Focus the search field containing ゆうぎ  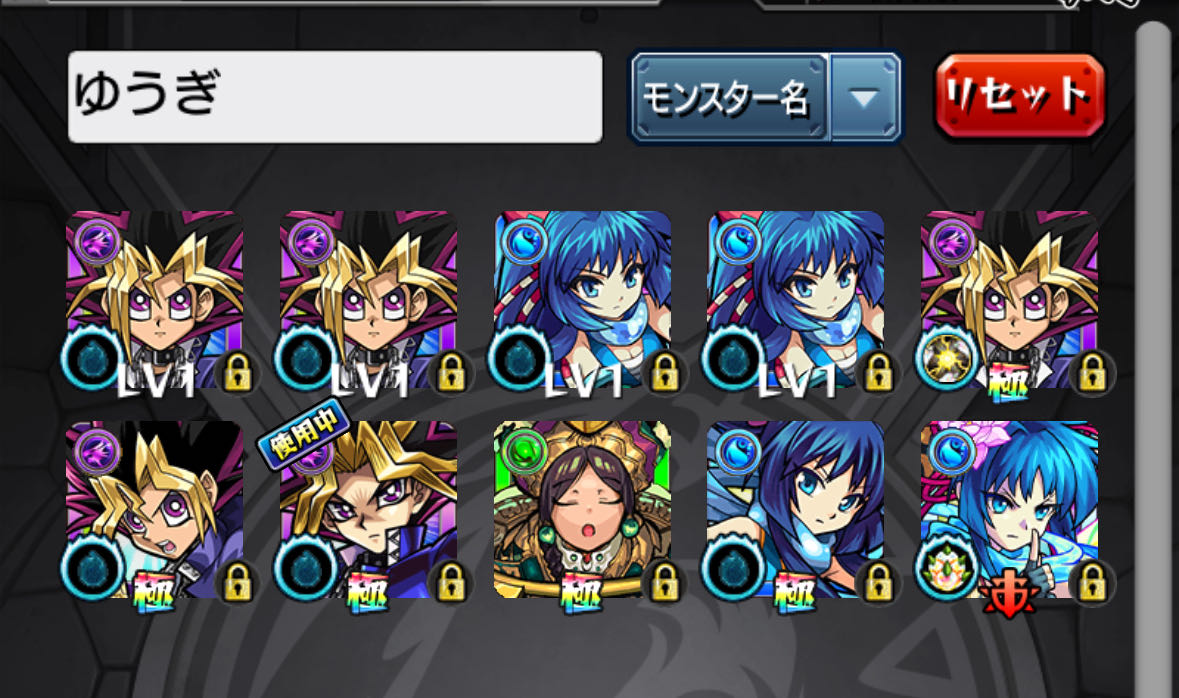pos(335,97)
